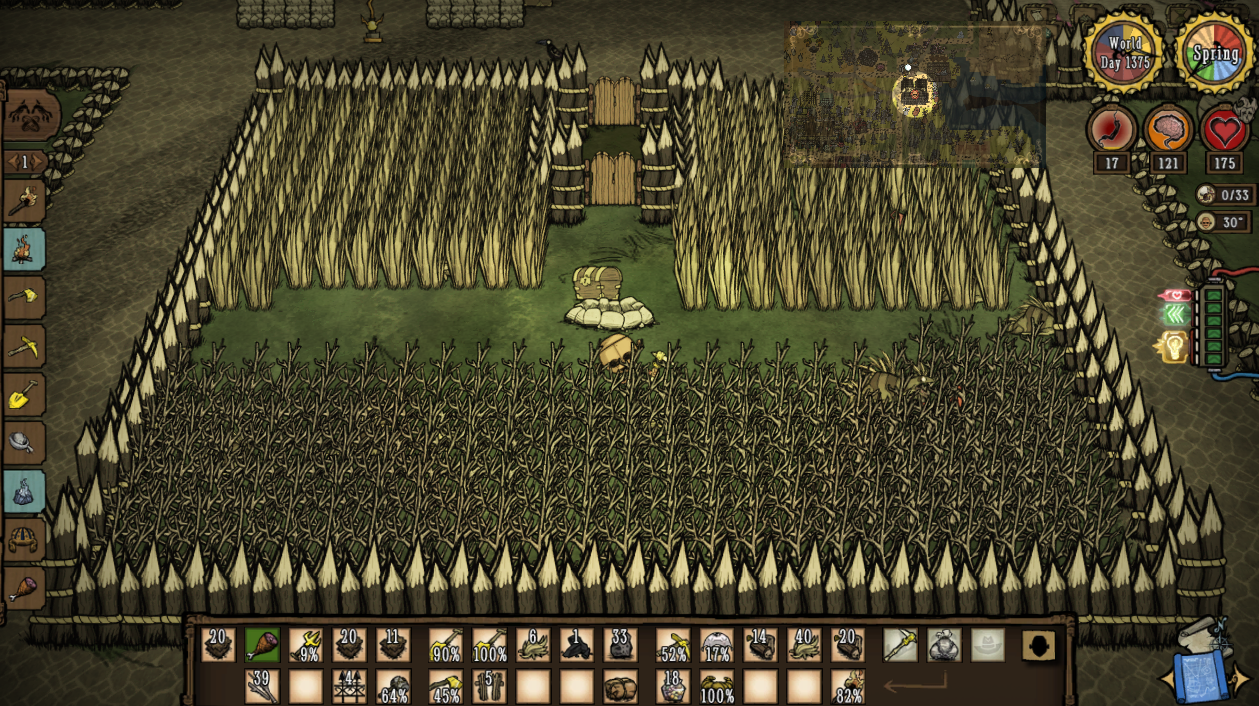Select the golden pickaxe pinned recipe

click(x=24, y=346)
